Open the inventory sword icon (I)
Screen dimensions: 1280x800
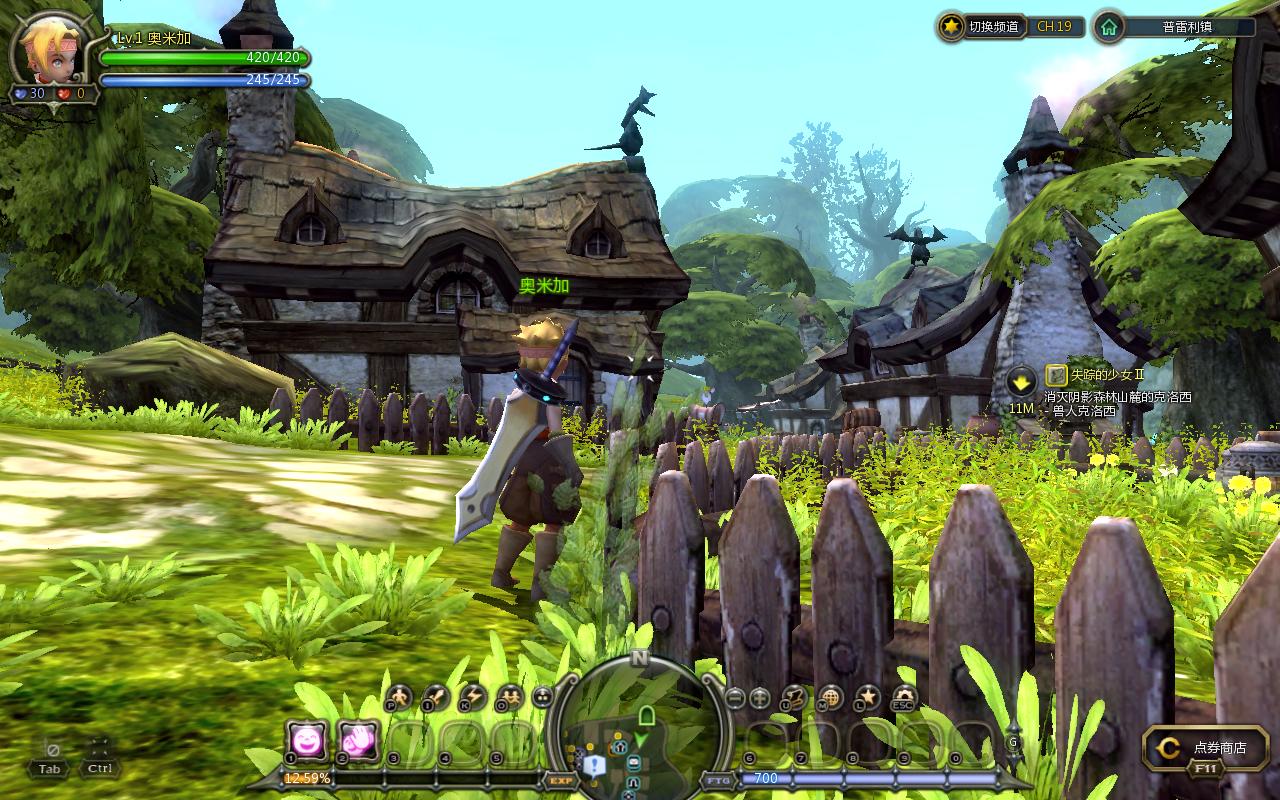(436, 697)
